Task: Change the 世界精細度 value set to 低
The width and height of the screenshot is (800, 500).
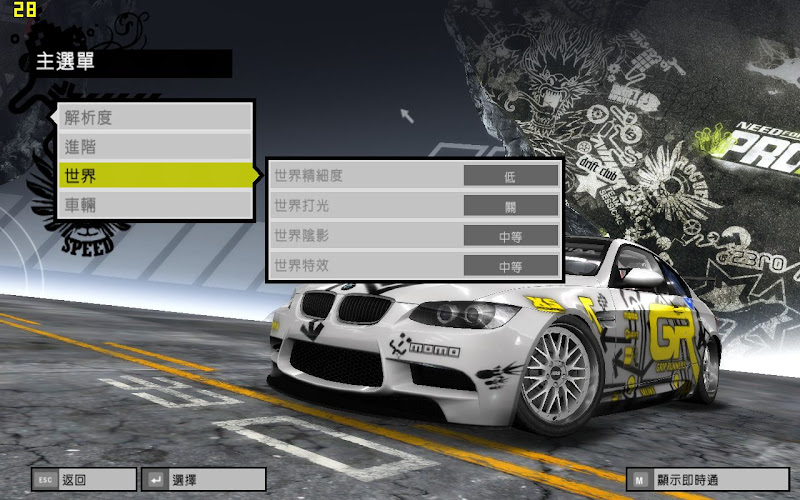Action: 510,176
